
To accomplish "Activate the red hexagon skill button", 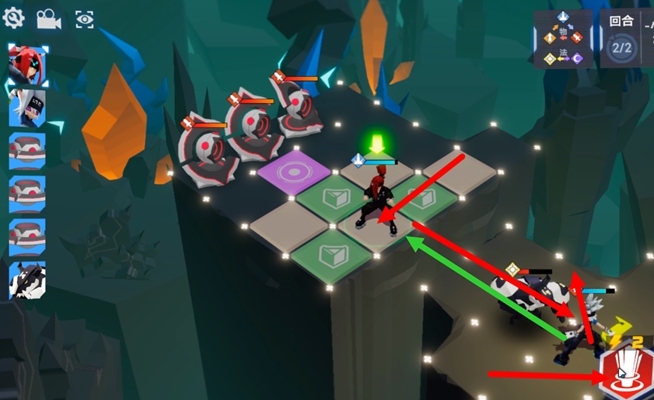I will click(624, 367).
